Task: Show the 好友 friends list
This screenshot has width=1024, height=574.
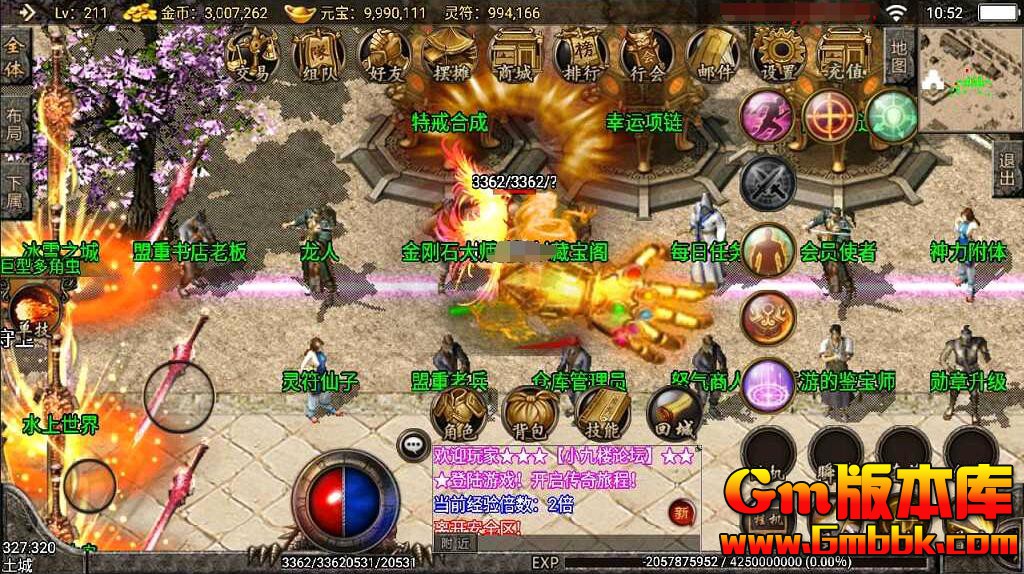Action: tap(384, 53)
